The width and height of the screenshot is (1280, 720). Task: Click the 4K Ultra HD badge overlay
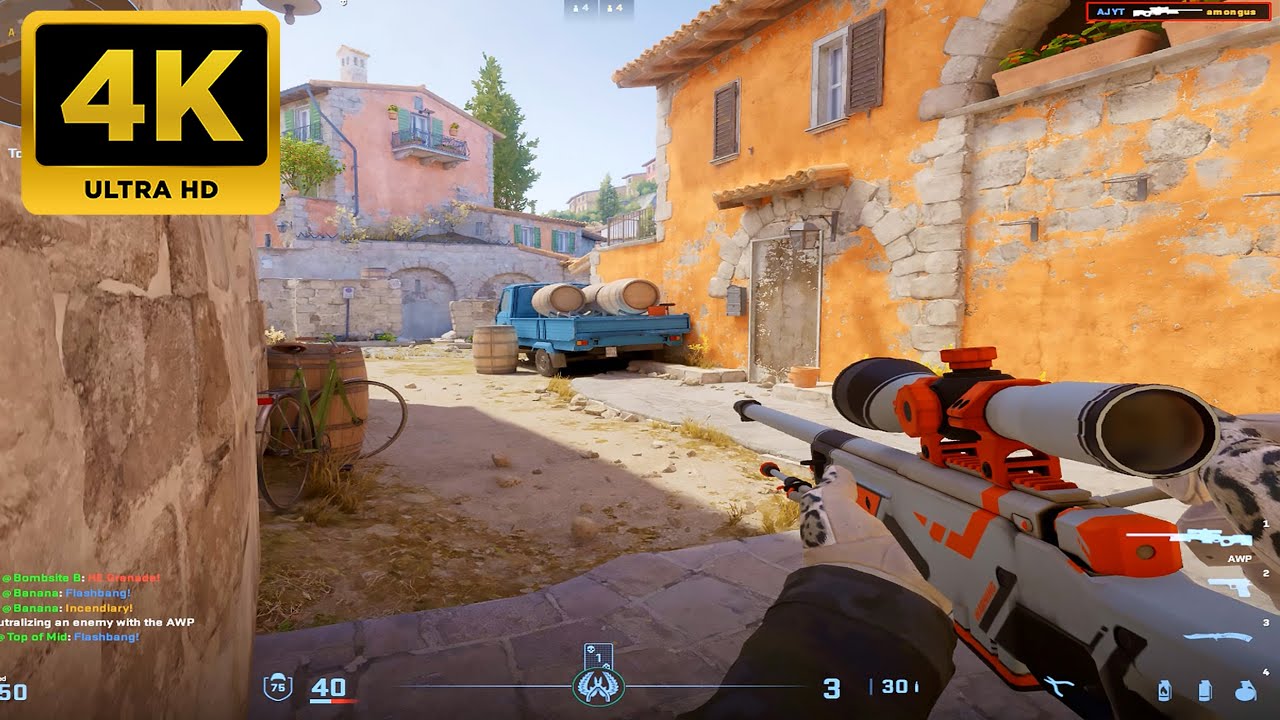[151, 112]
